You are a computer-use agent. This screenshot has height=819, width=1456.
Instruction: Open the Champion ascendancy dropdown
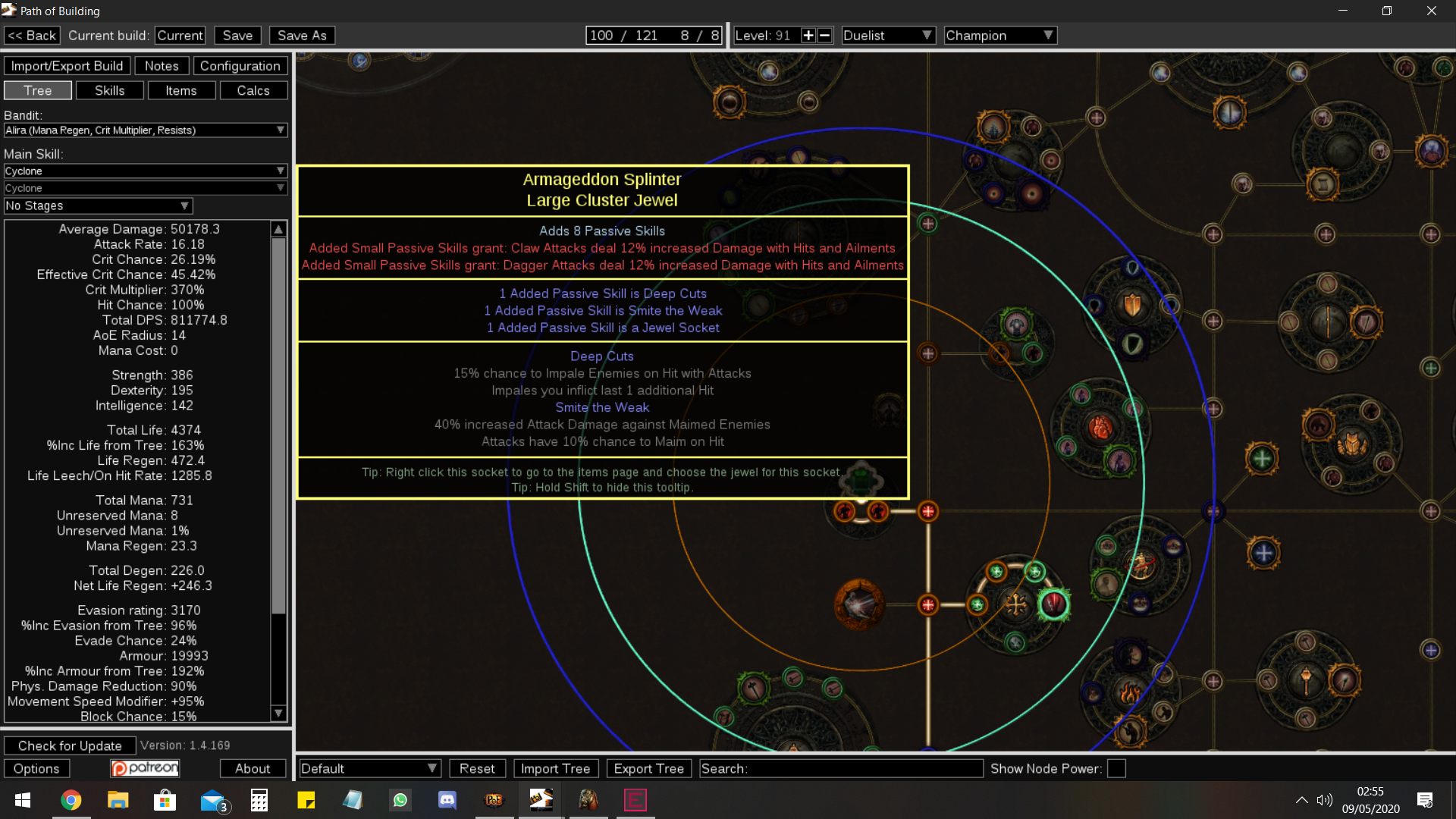999,35
